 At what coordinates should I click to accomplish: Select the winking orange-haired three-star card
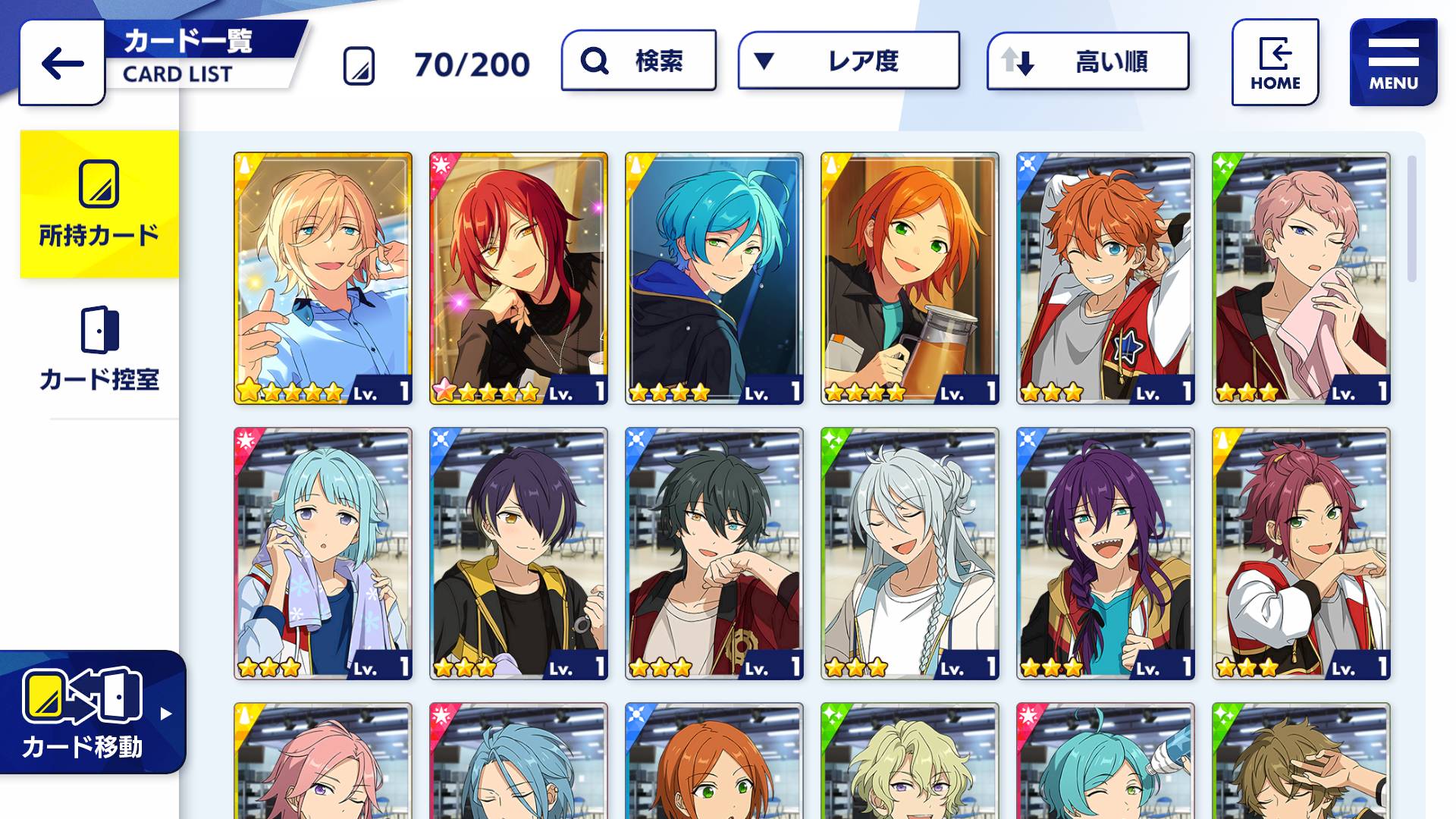(x=1106, y=278)
